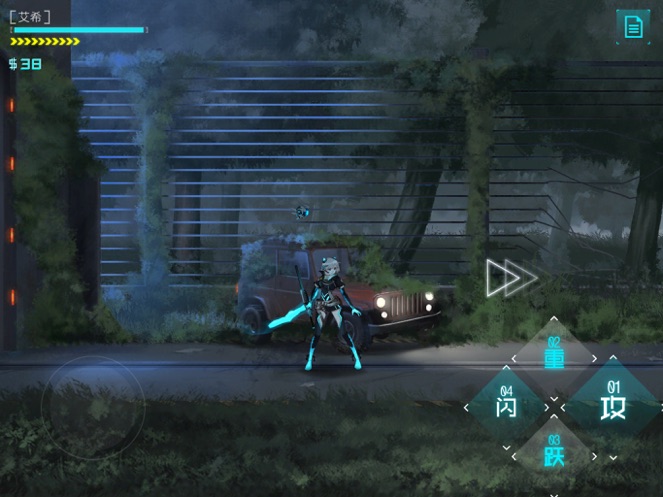This screenshot has width=663, height=497.
Task: Tap the 跃 jump button
Action: click(554, 453)
